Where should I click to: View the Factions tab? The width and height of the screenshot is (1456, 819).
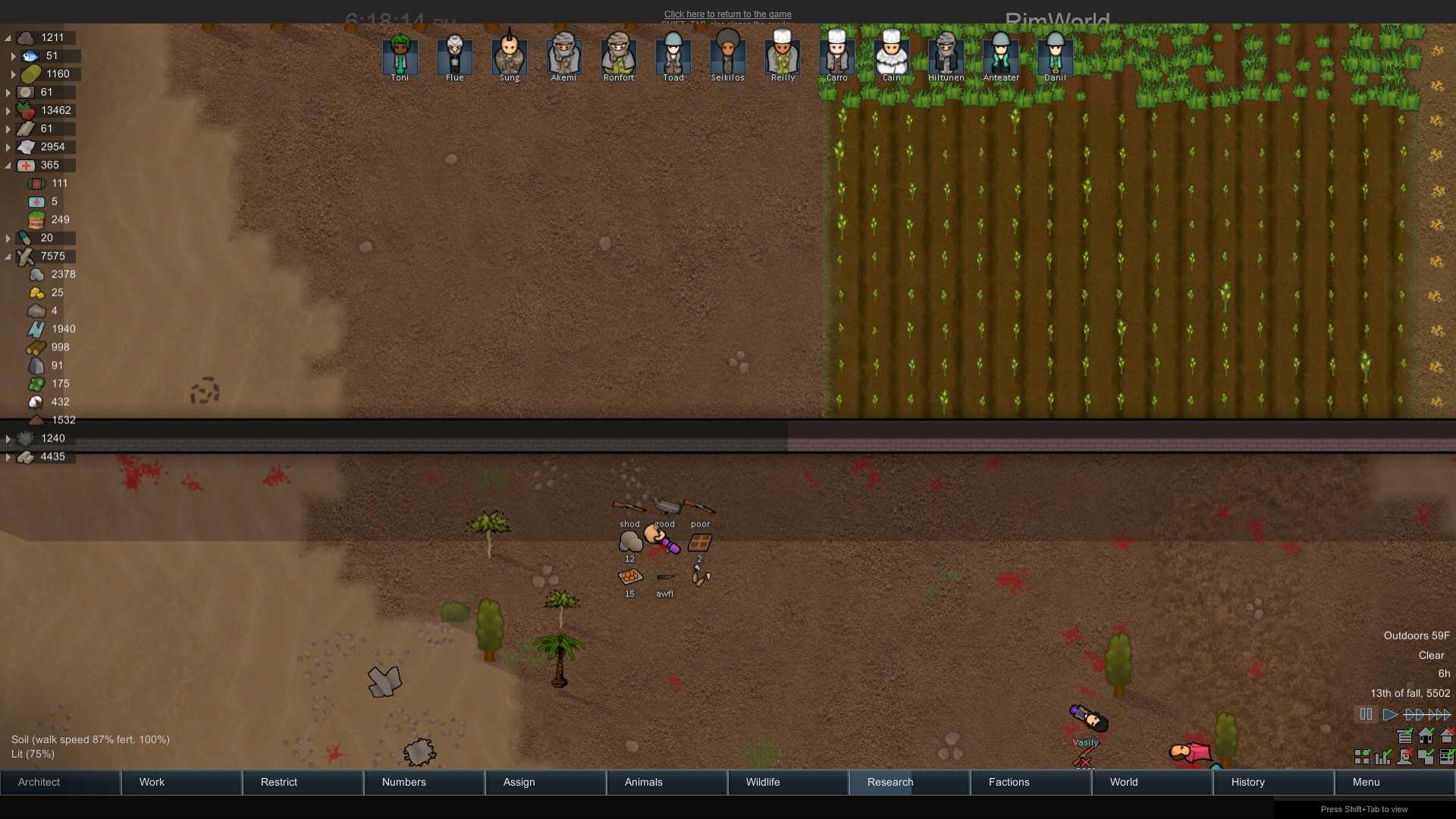tap(1031, 782)
